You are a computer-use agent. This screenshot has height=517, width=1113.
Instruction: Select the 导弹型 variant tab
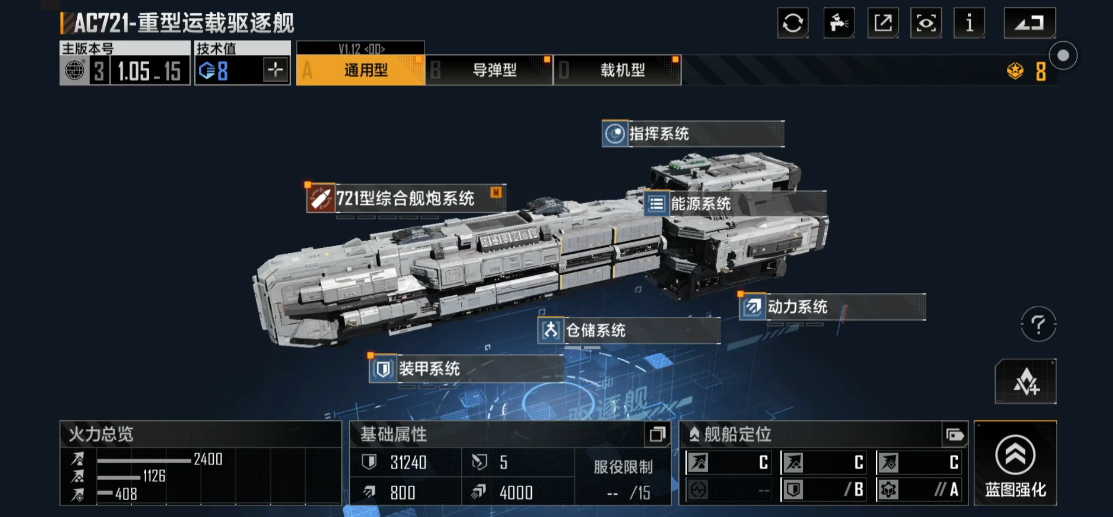pos(490,70)
